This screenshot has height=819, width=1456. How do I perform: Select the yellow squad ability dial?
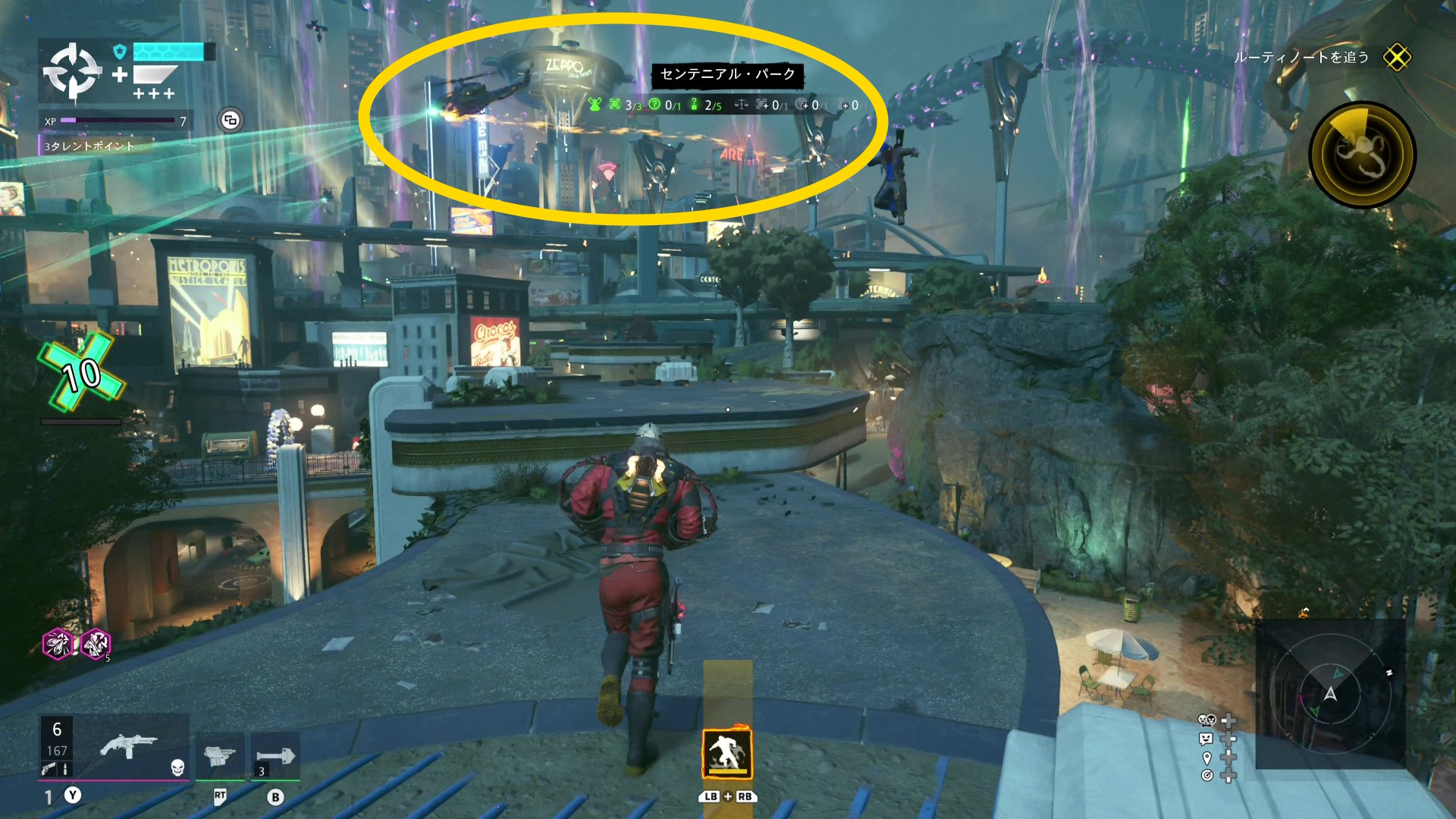coord(1362,155)
